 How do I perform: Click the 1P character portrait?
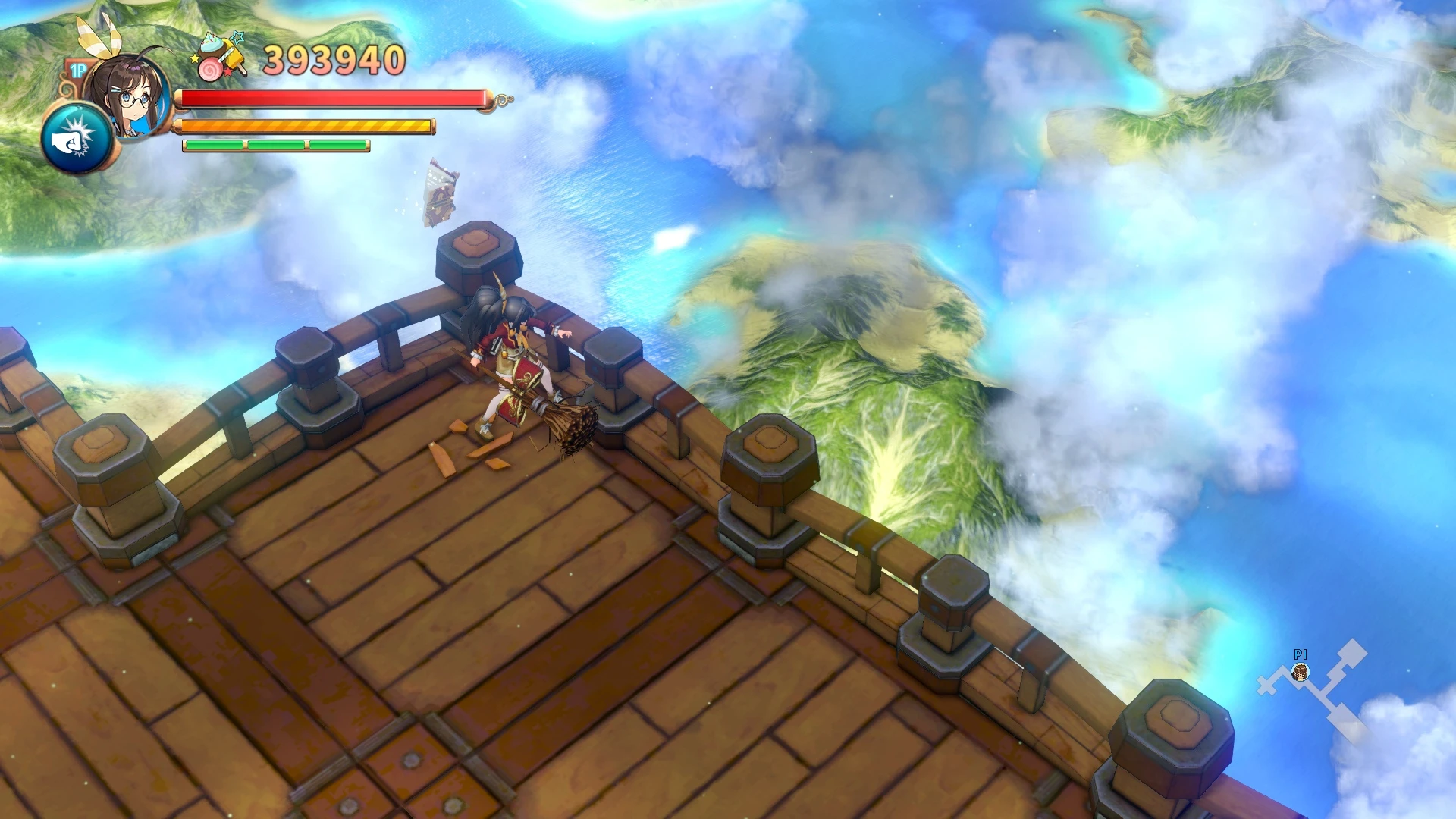(133, 99)
